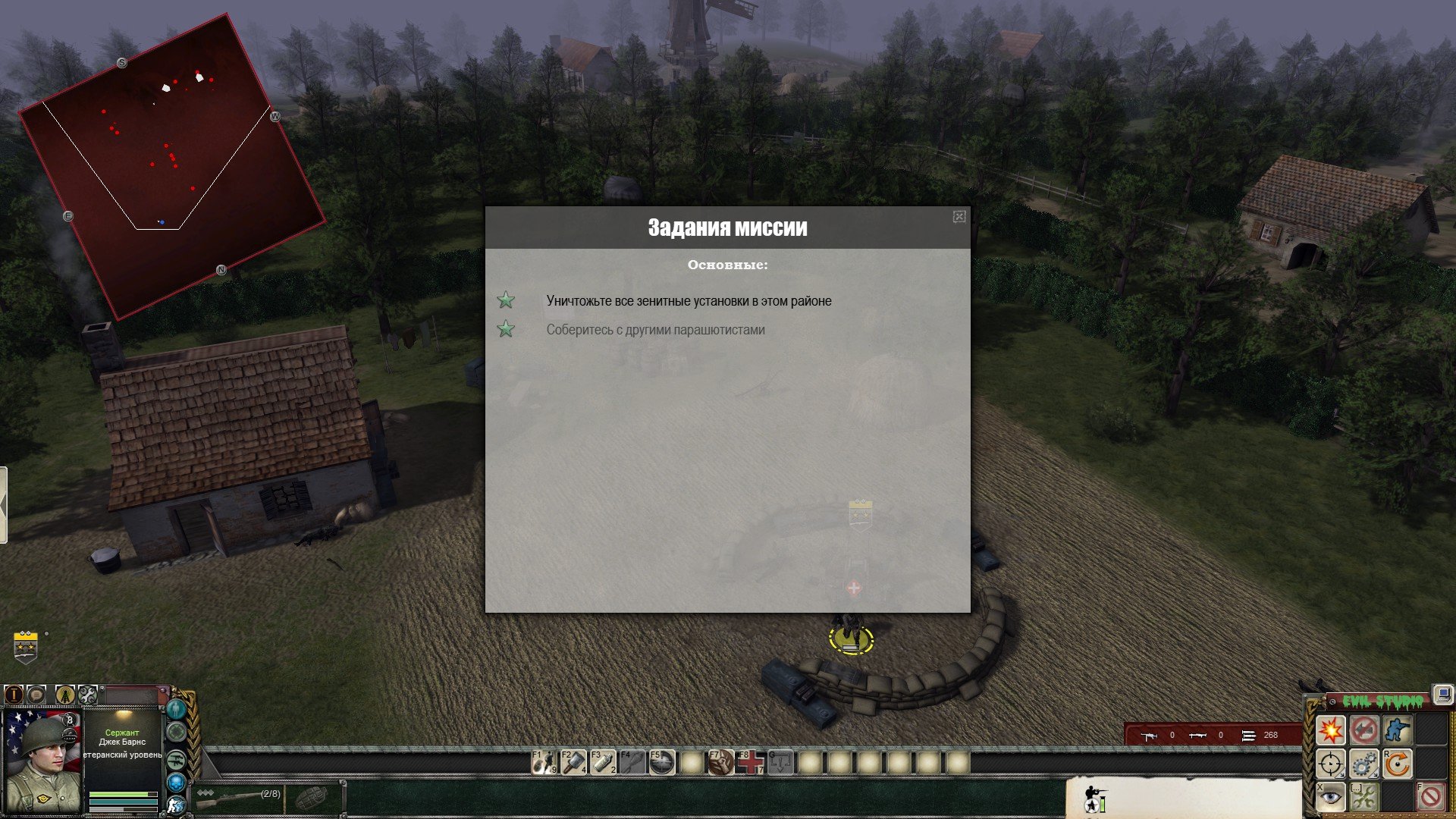
Task: Open the blue computer monitor menu button
Action: click(x=1442, y=694)
